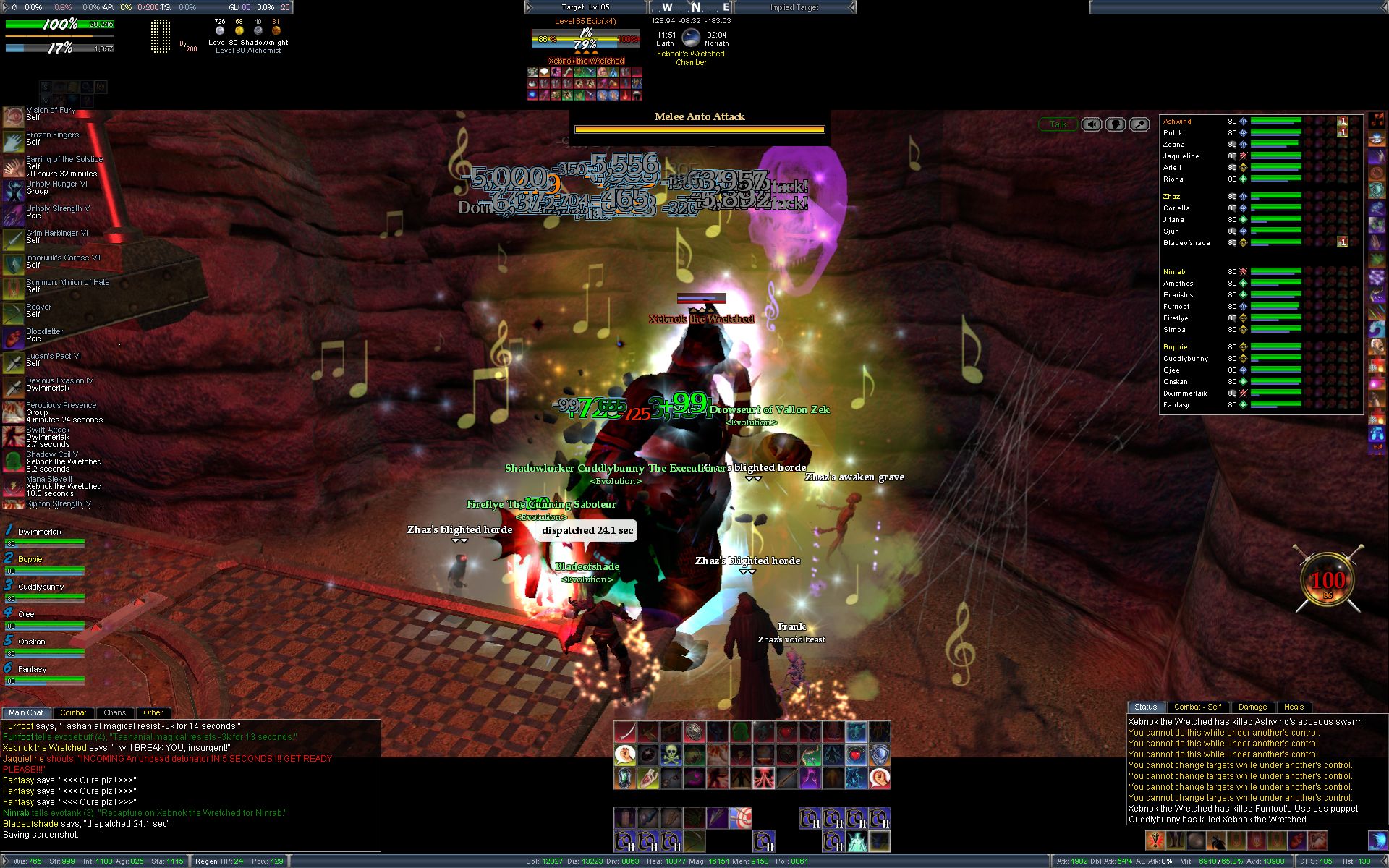The height and width of the screenshot is (868, 1389).
Task: Open the Combat - Self tab
Action: point(1197,707)
